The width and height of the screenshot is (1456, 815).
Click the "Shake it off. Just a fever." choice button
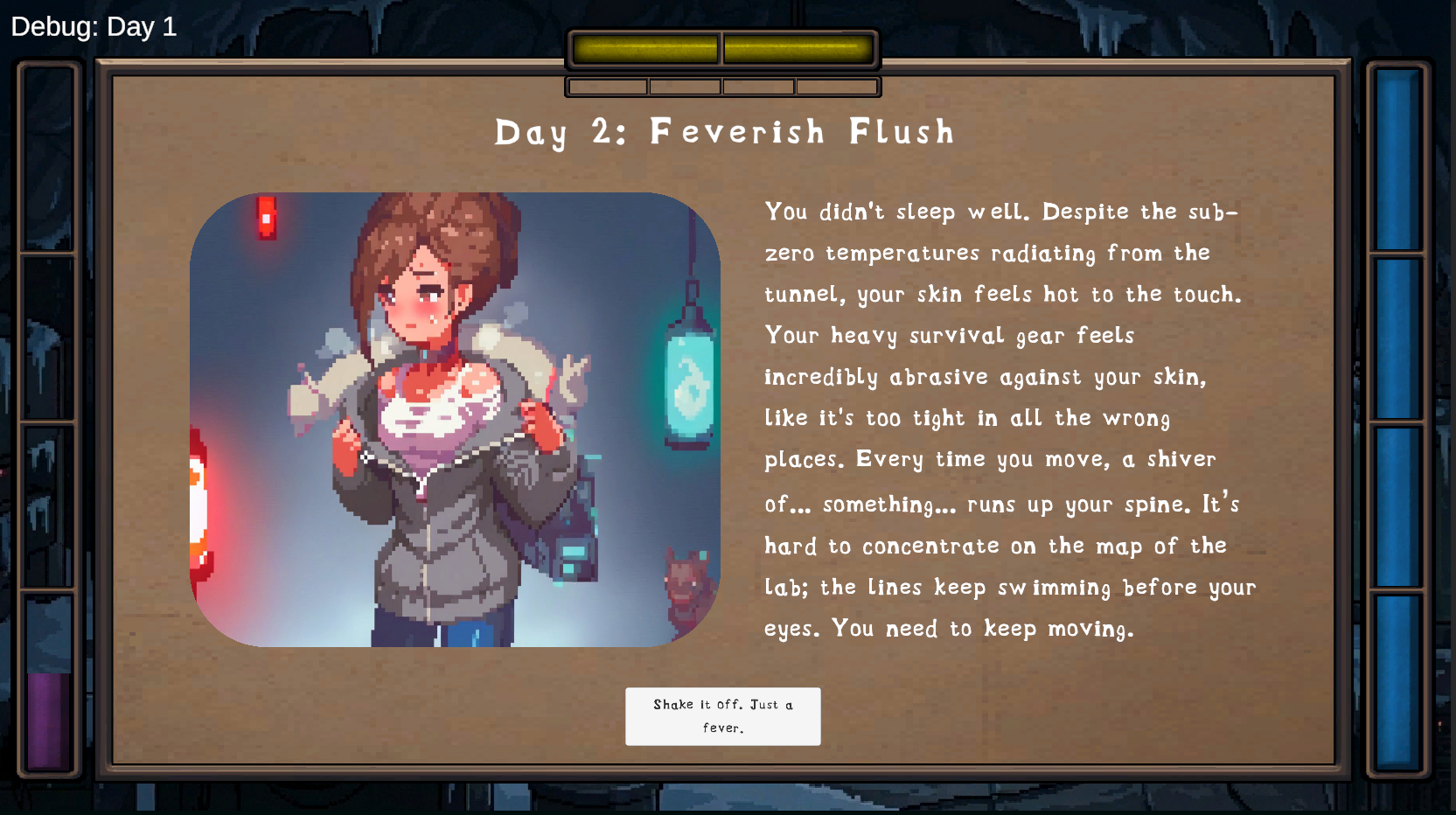[x=722, y=716]
